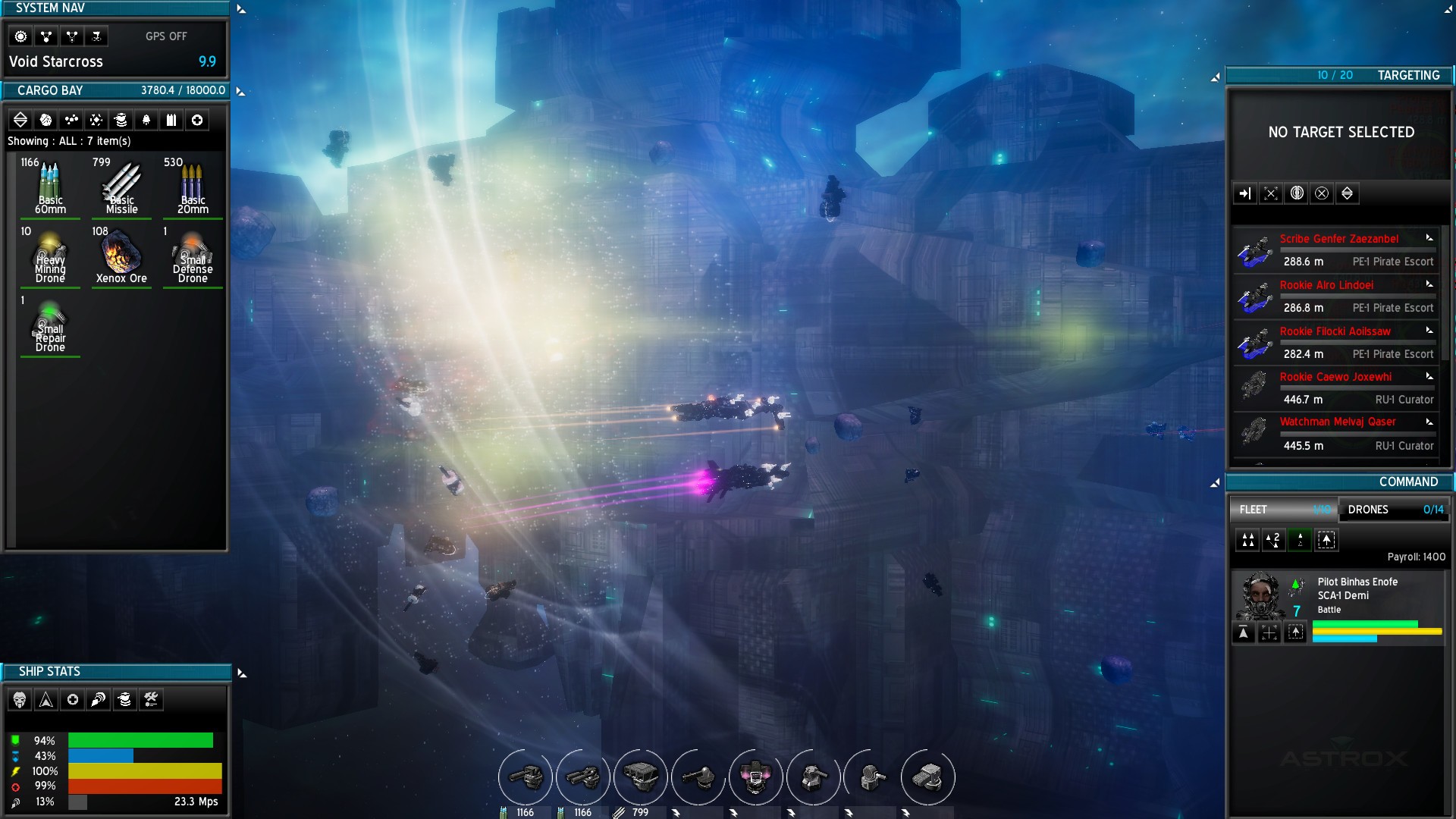Click the green 94% shield bar
Image resolution: width=1456 pixels, height=819 pixels.
[x=140, y=741]
